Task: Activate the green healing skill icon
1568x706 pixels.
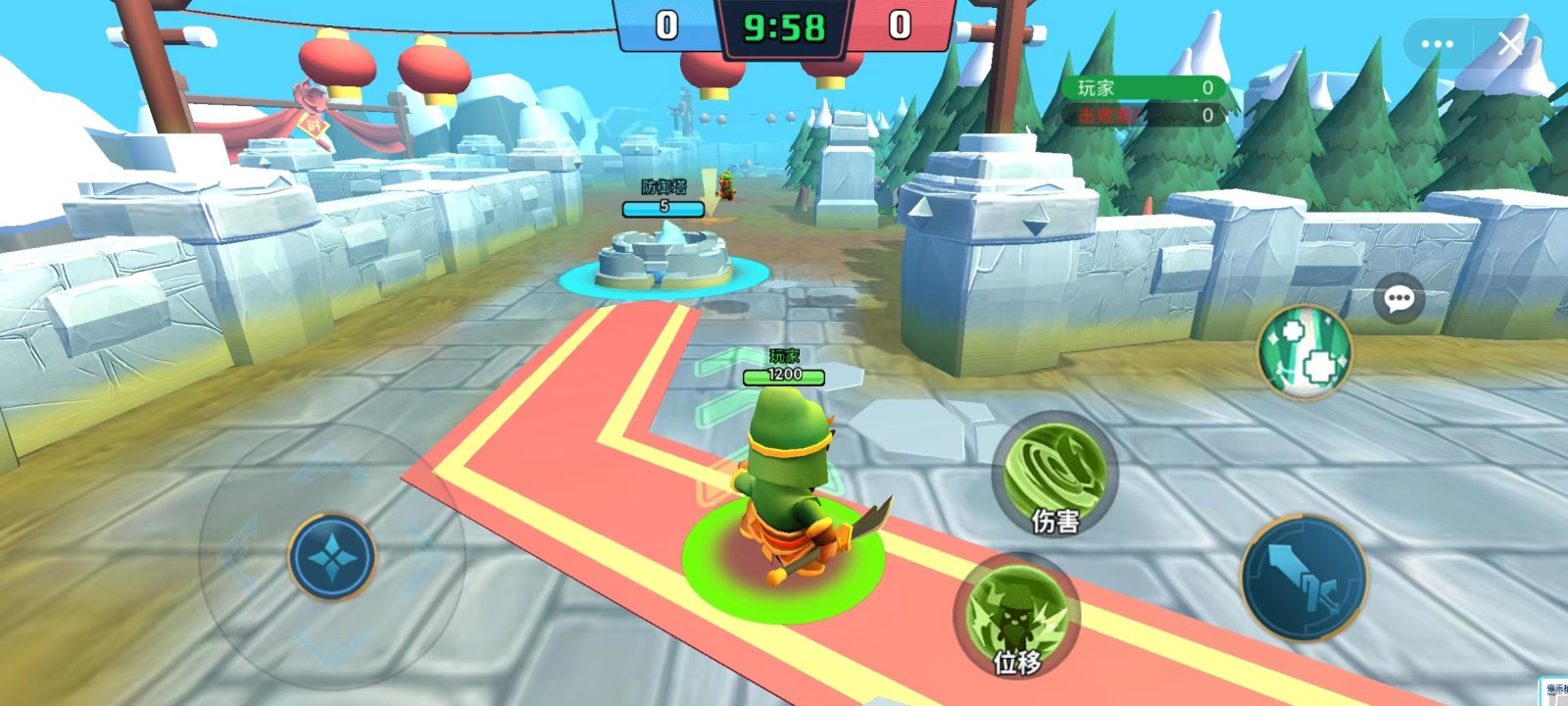Action: pyautogui.click(x=1304, y=351)
